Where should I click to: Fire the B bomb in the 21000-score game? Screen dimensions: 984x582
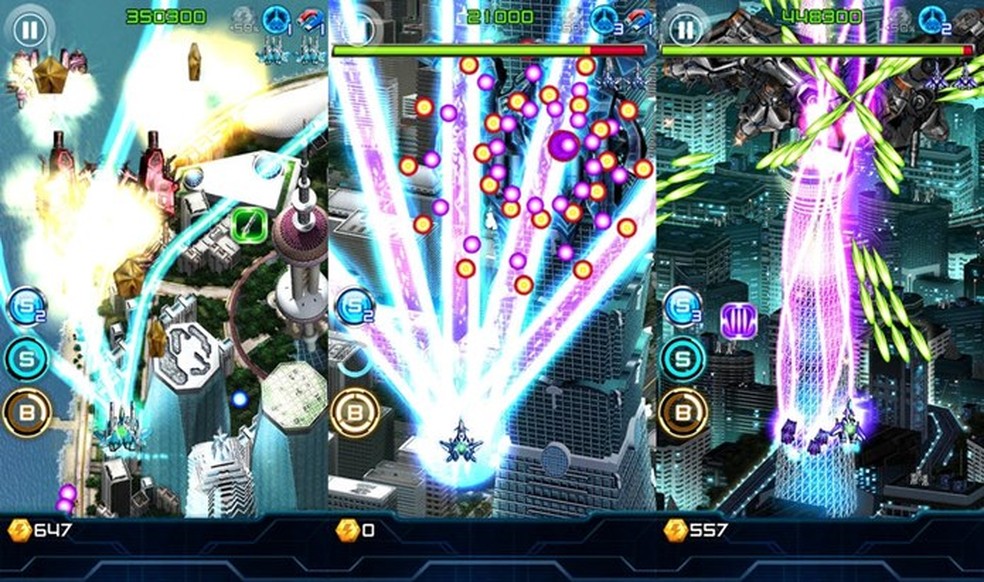(354, 412)
